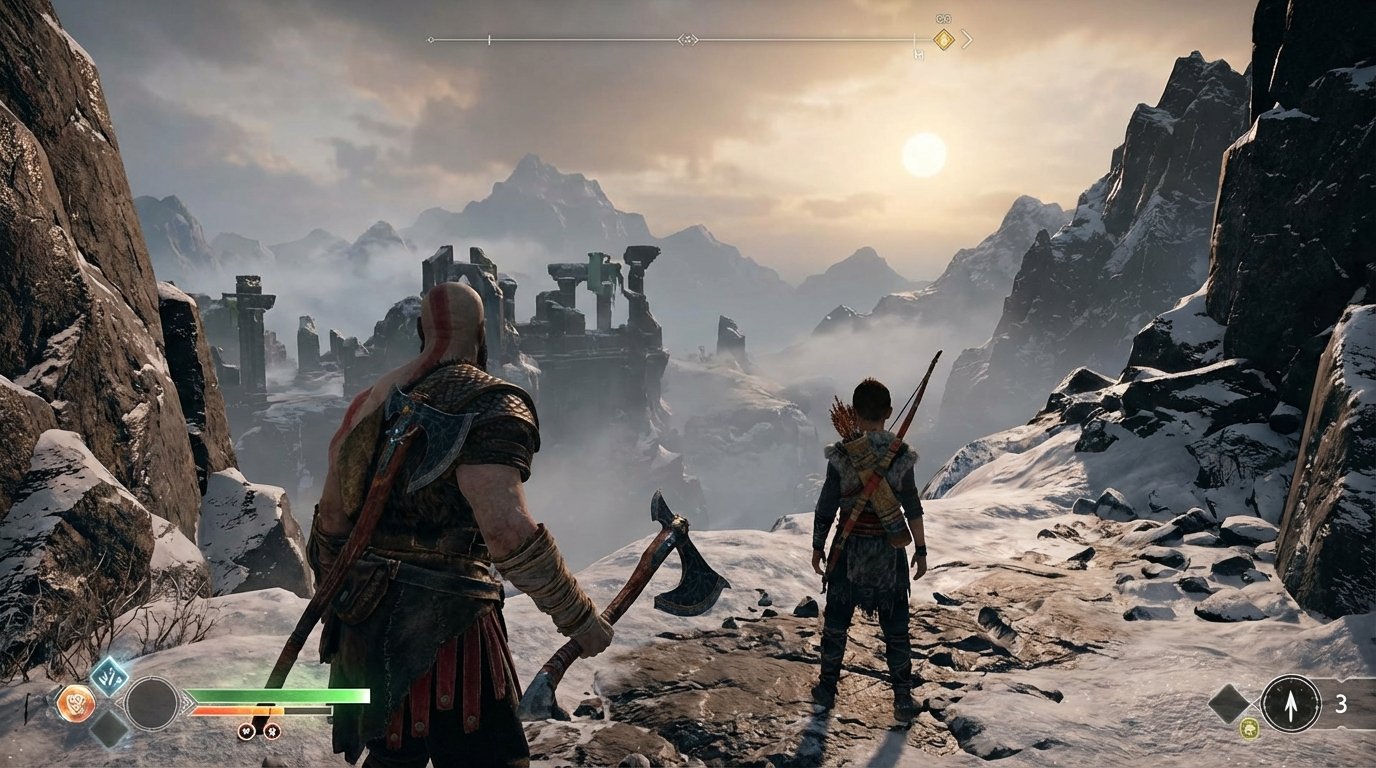Viewport: 1376px width, 768px height.
Task: Click the north arrow inside the compass
Action: [x=1291, y=704]
